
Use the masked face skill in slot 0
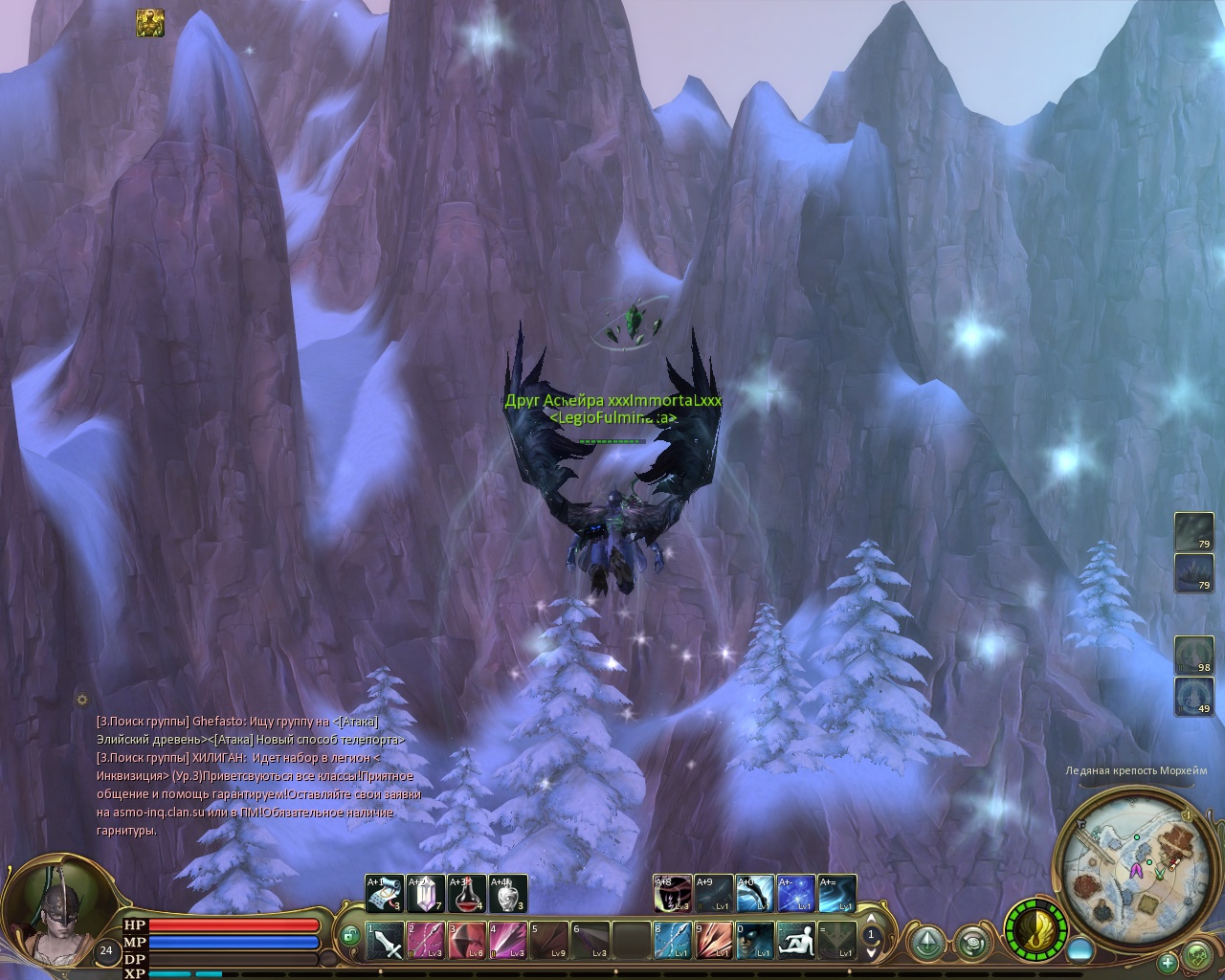click(755, 941)
